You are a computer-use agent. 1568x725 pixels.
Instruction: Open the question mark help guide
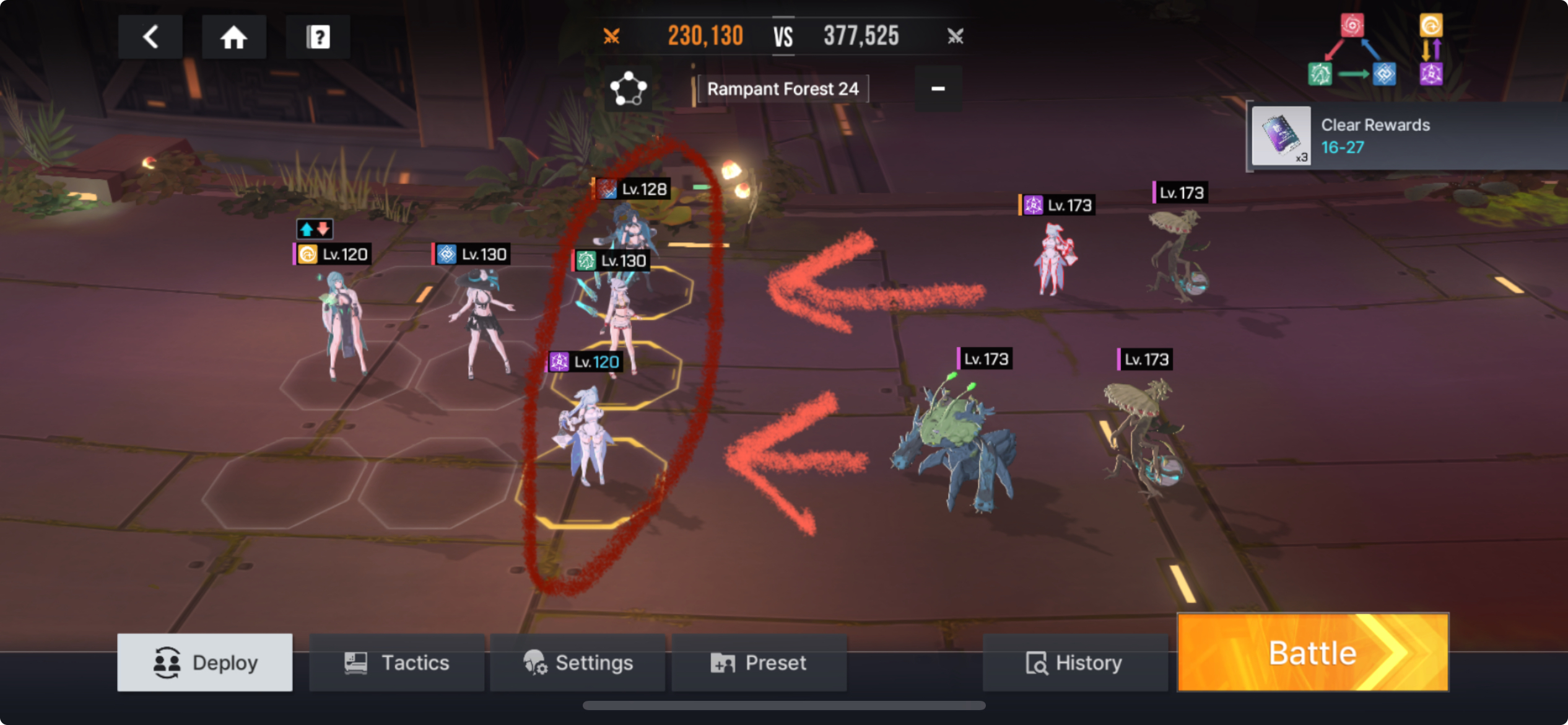coord(318,37)
